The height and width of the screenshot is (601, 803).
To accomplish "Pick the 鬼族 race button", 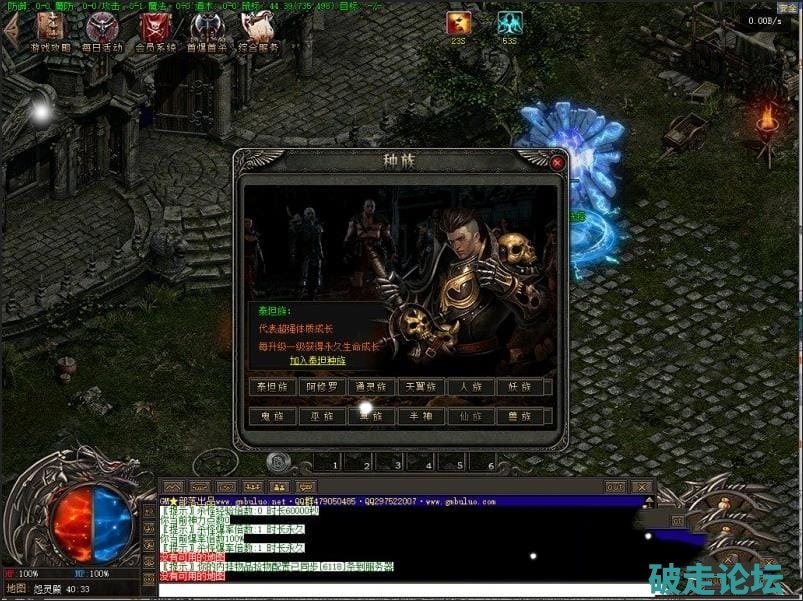I will 272,416.
